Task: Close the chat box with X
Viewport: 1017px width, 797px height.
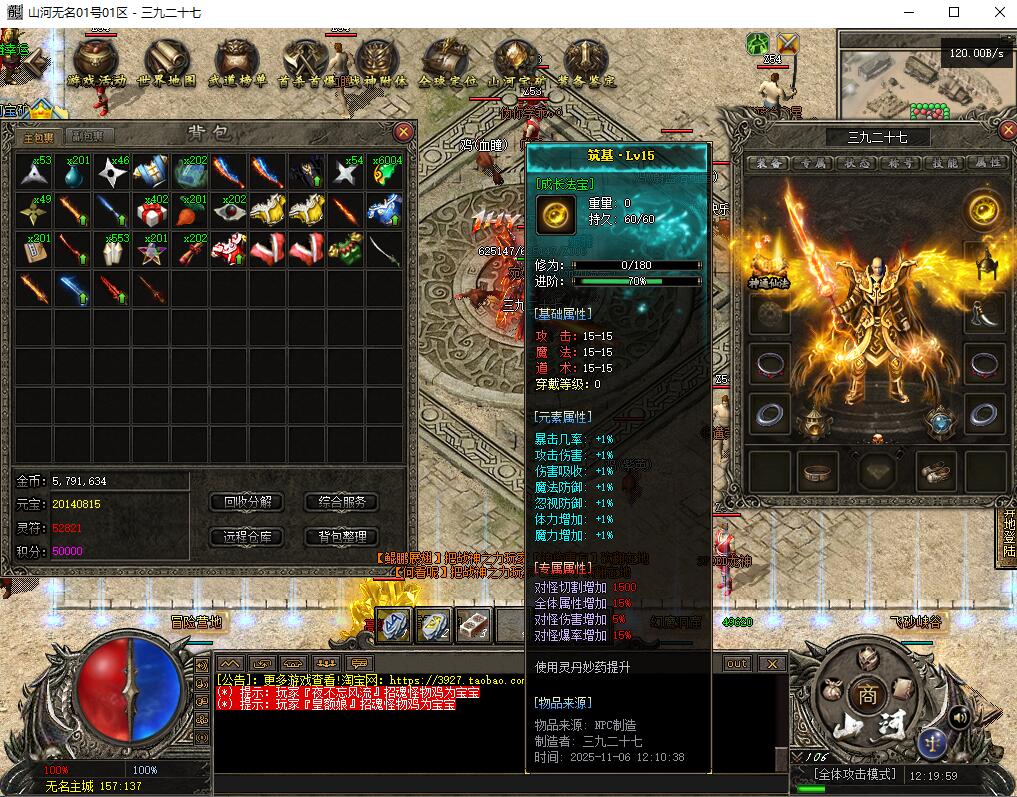Action: pyautogui.click(x=771, y=663)
